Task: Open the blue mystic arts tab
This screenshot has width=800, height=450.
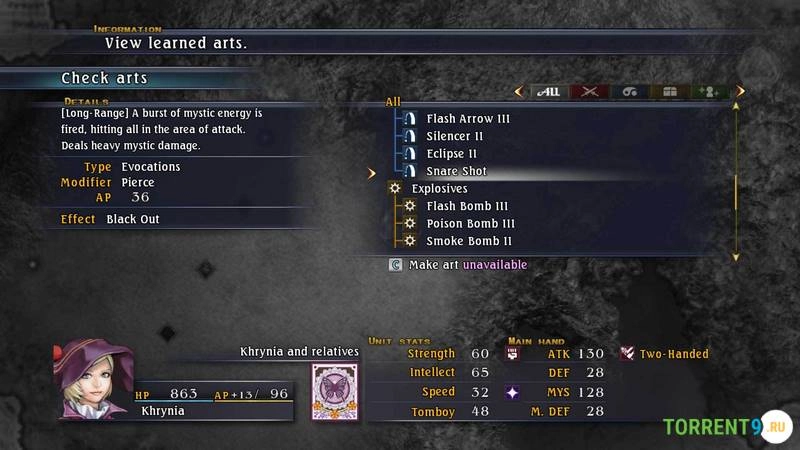Action: (x=630, y=92)
